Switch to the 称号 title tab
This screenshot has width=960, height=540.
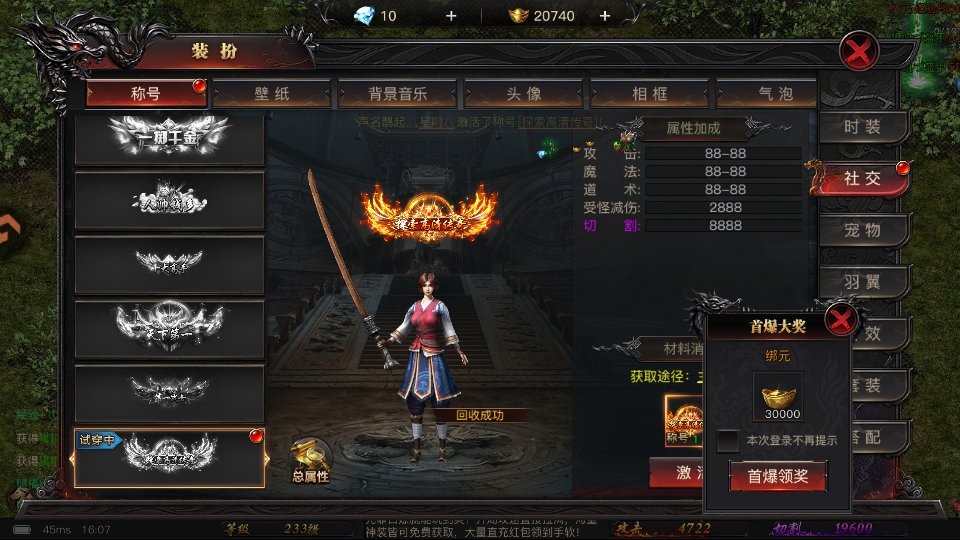pyautogui.click(x=146, y=94)
